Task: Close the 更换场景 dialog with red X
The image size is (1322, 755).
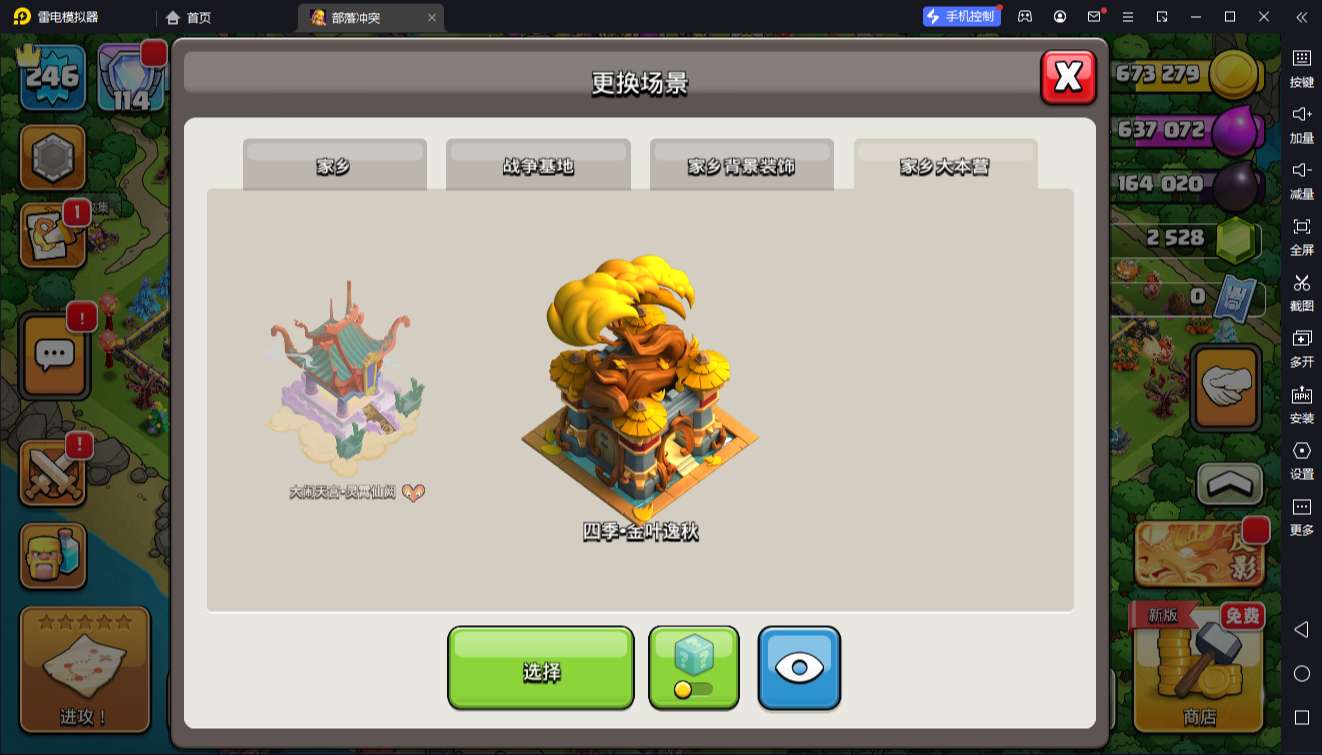Action: (1068, 77)
